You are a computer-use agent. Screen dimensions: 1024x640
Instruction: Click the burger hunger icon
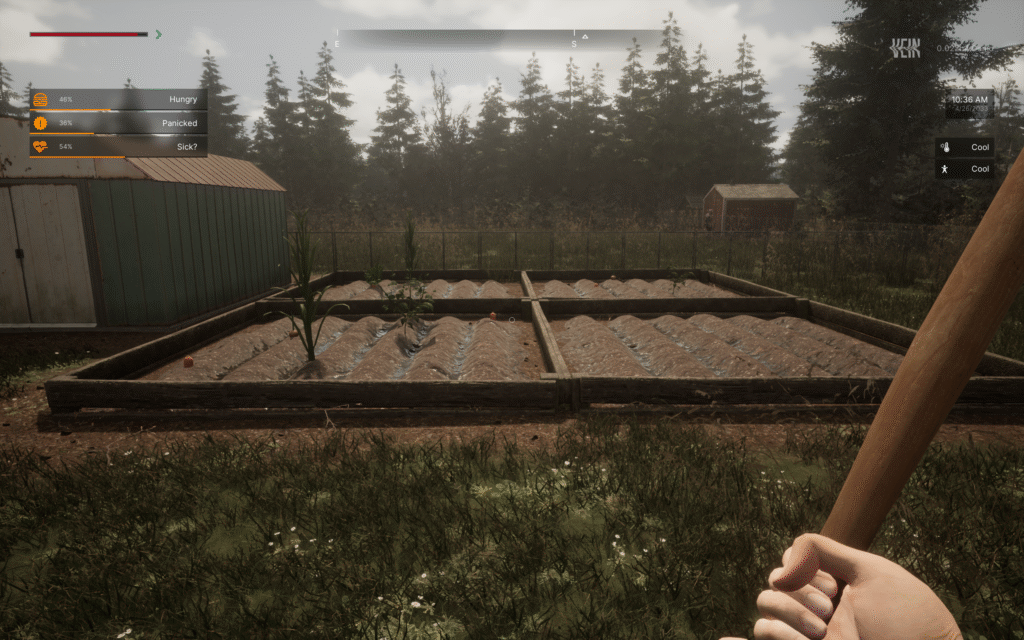coord(40,99)
